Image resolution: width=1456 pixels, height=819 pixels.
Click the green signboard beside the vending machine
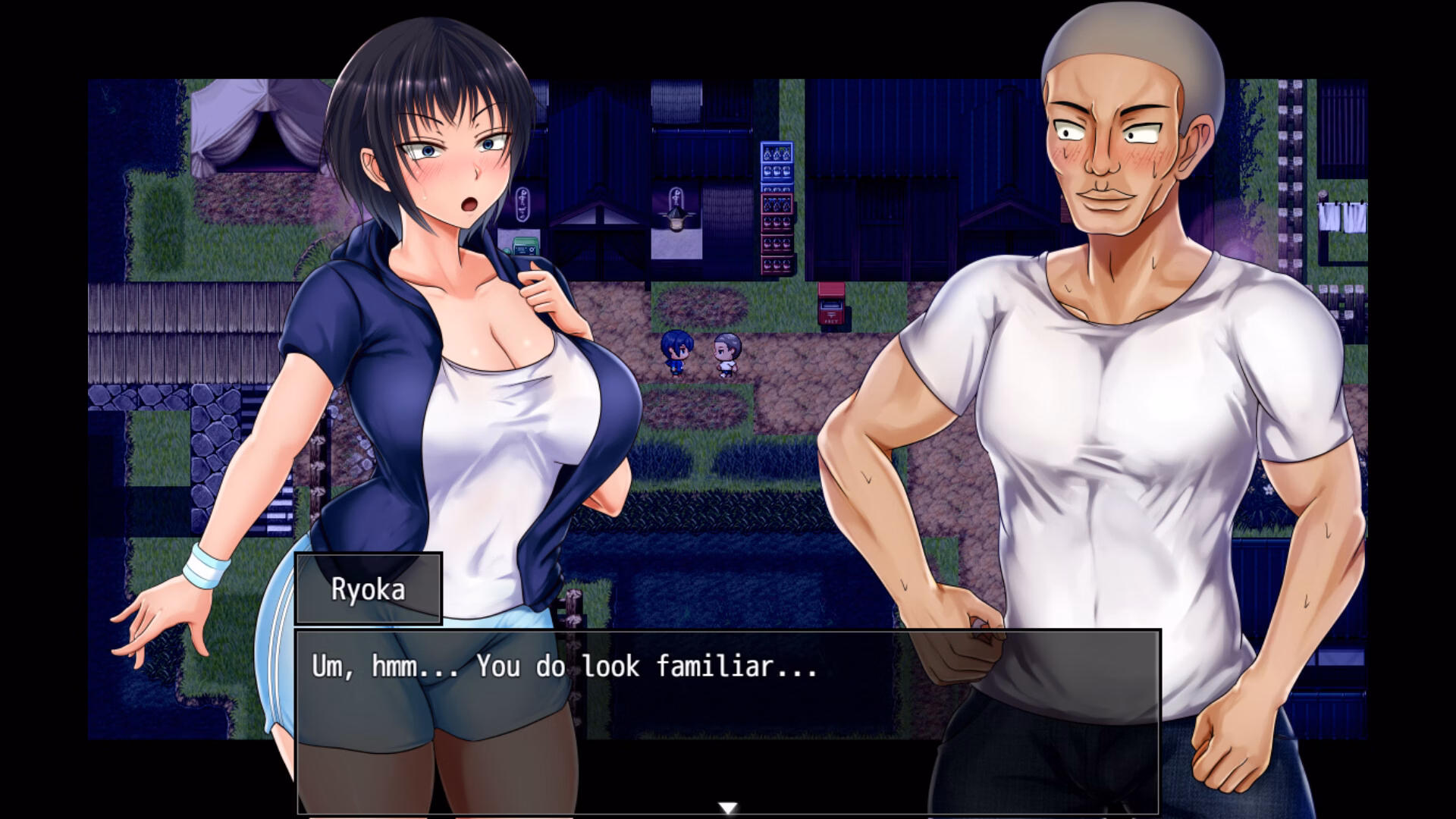pyautogui.click(x=526, y=245)
